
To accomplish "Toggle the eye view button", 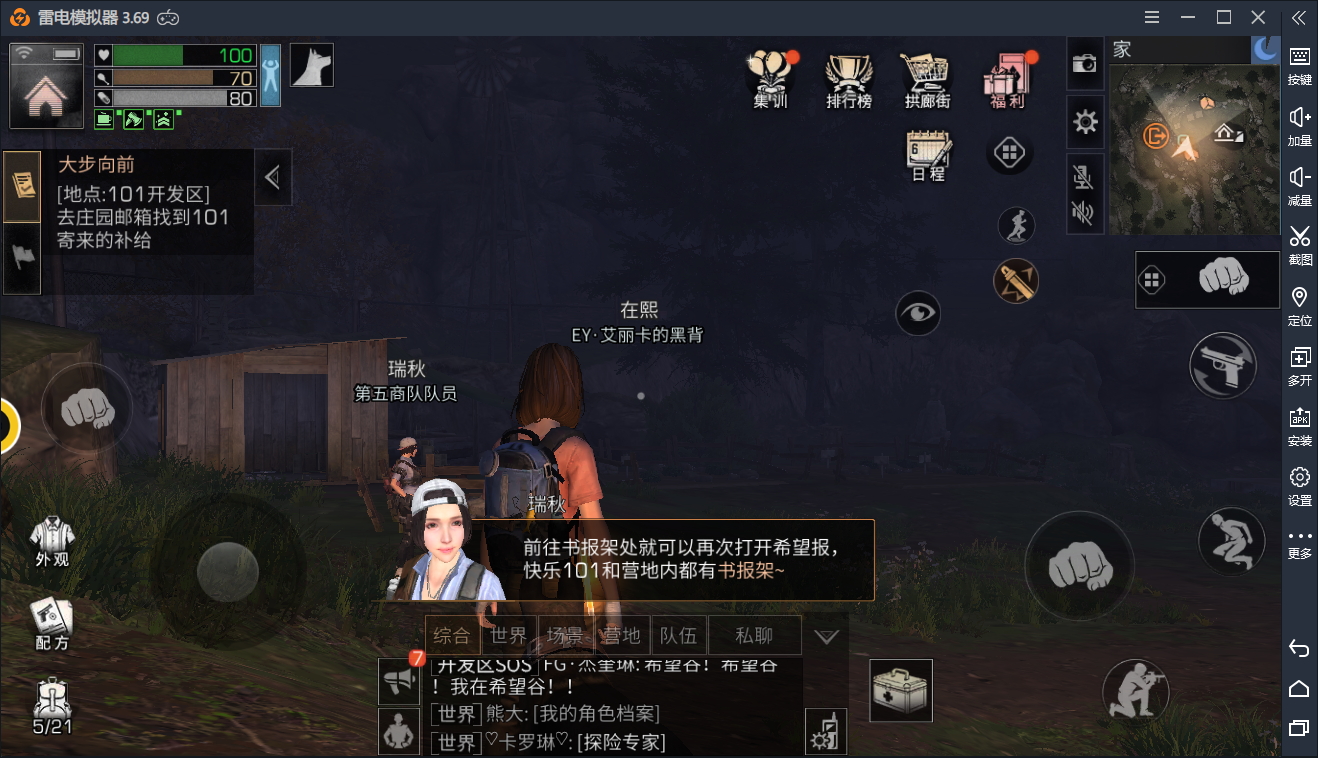I will click(x=918, y=314).
